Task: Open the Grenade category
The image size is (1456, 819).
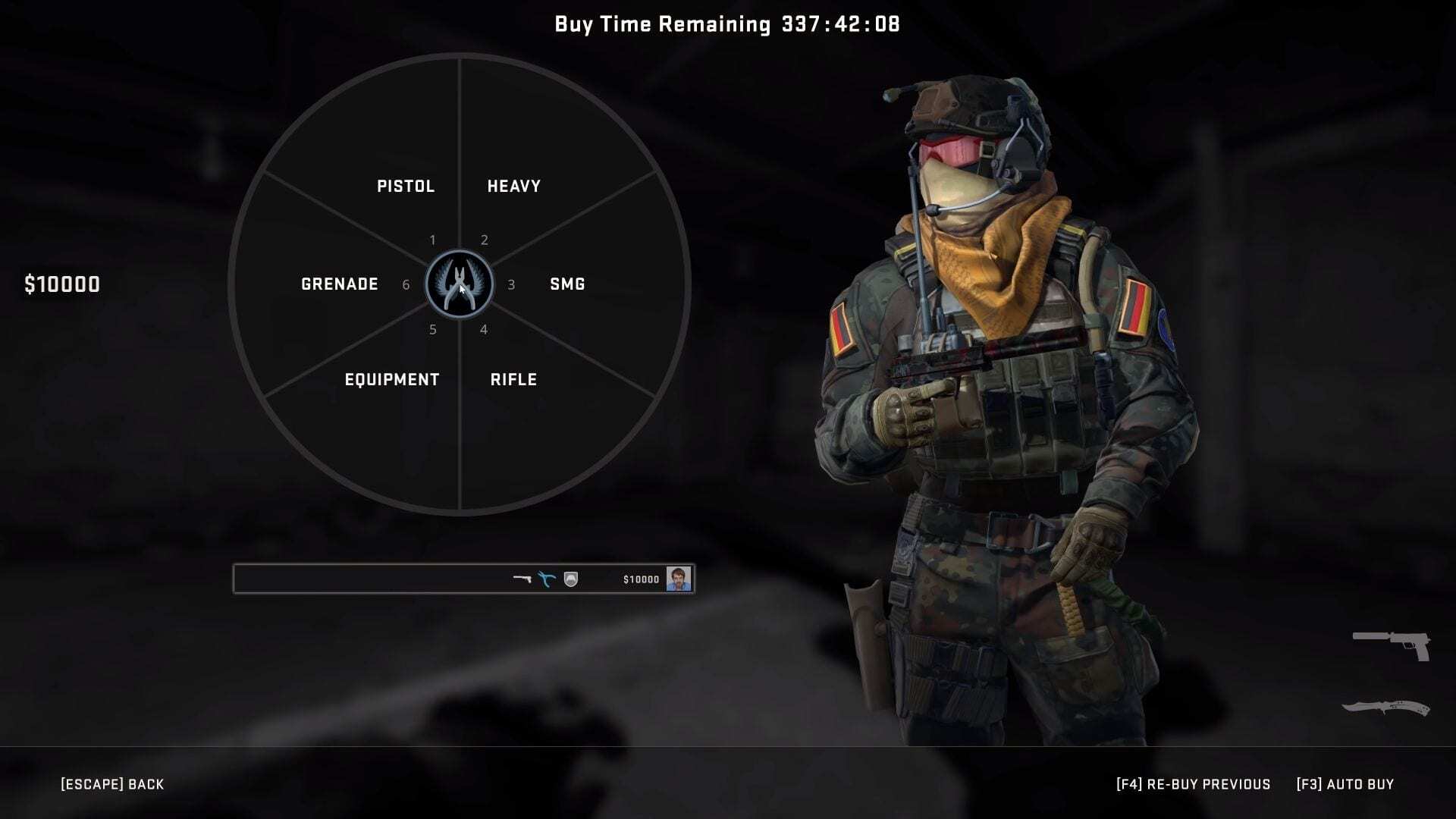Action: (x=339, y=284)
